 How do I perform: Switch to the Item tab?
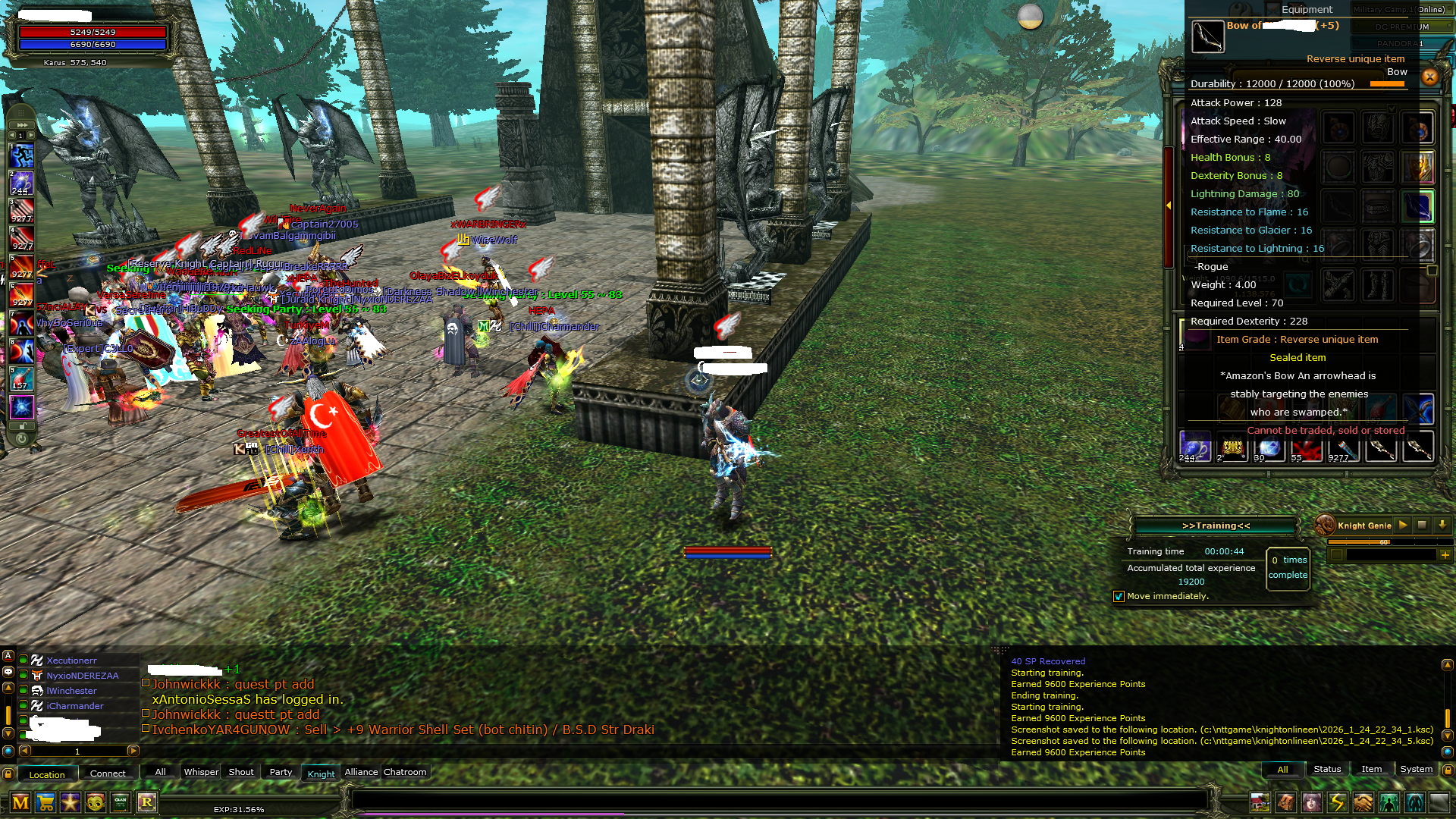pos(1372,768)
